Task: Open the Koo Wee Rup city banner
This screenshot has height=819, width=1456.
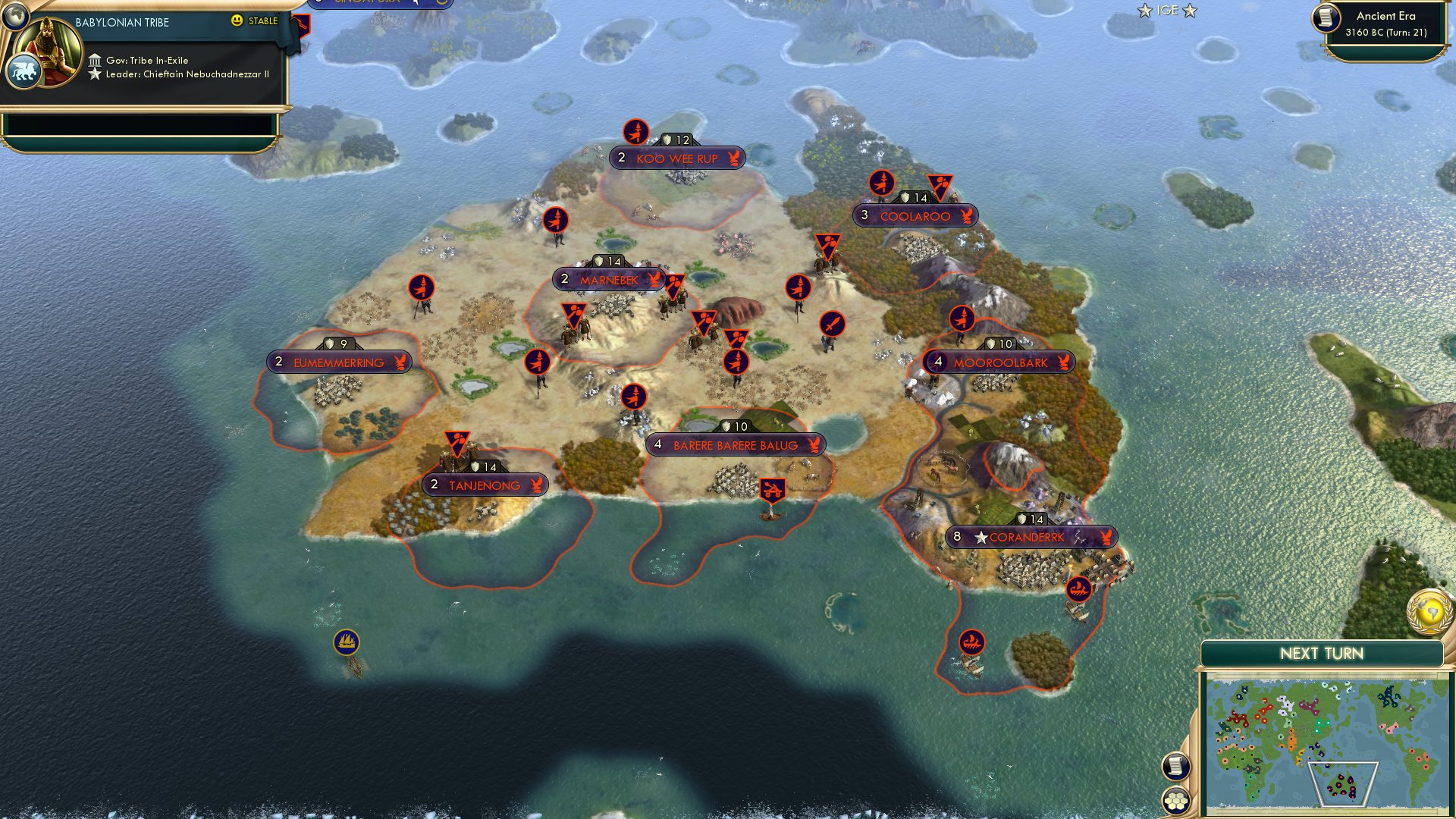Action: (x=675, y=158)
